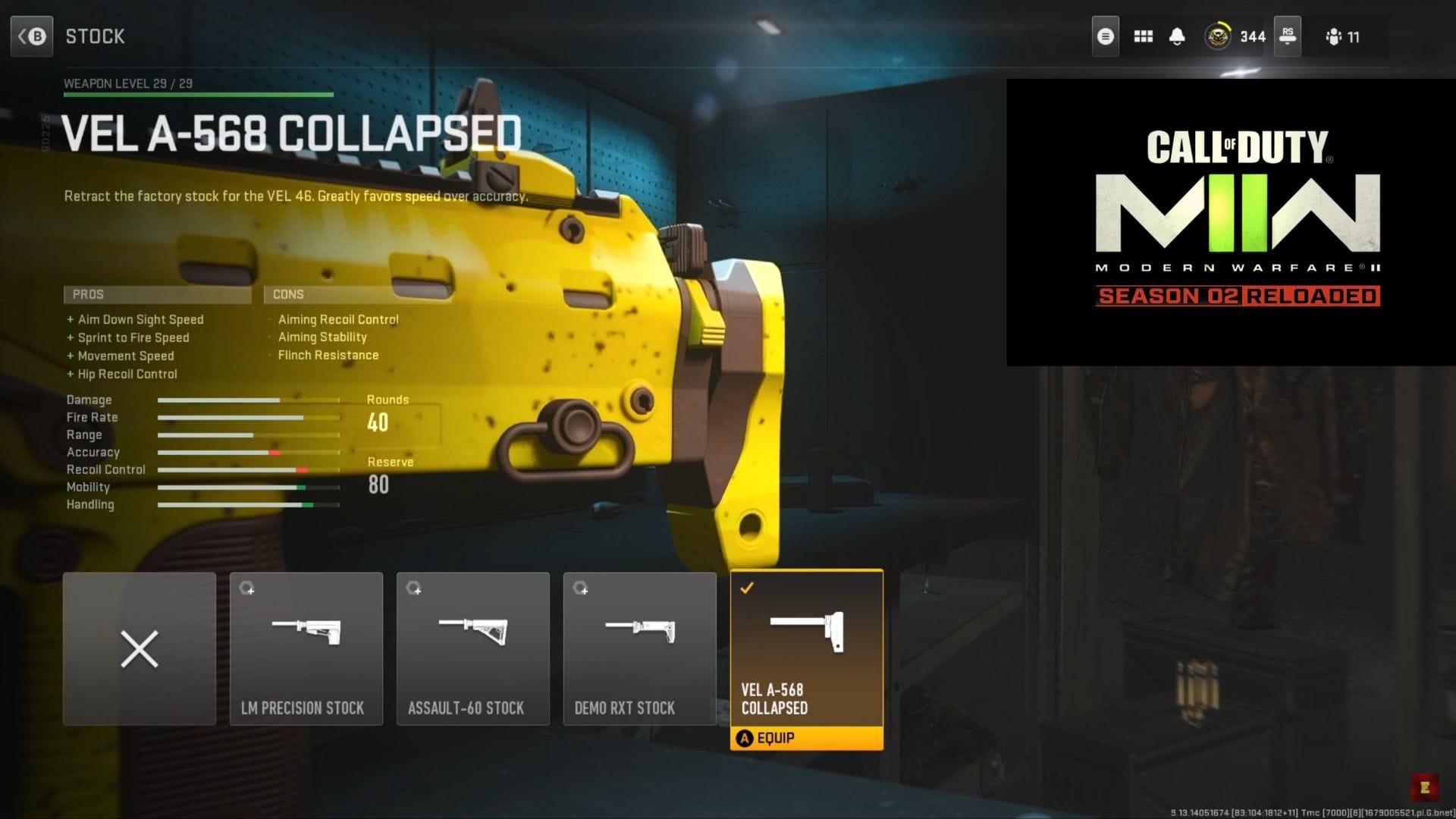
Task: Open the Pros panel header
Action: point(157,294)
